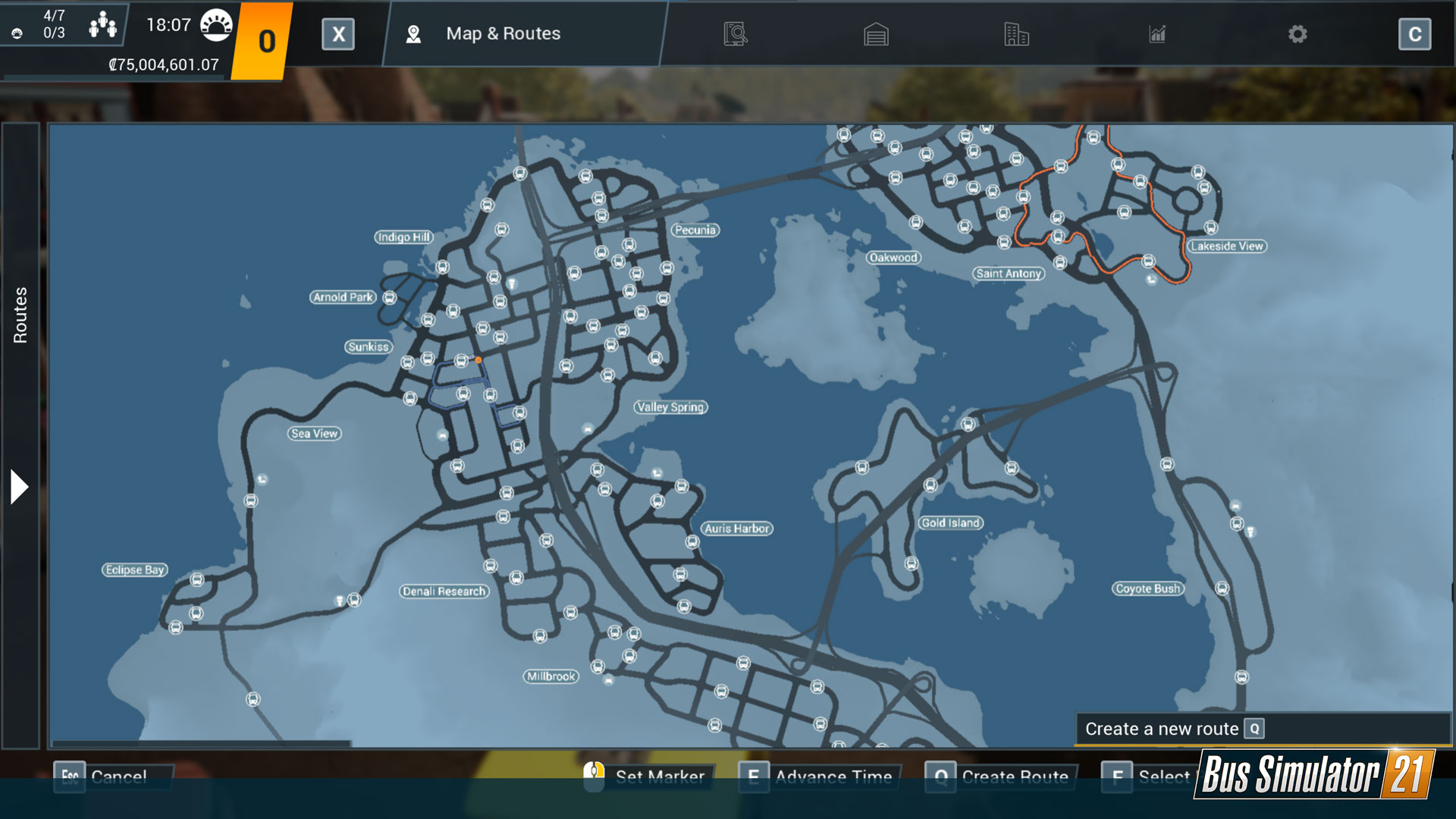The width and height of the screenshot is (1456, 819).
Task: Open the route research book icon
Action: point(734,34)
